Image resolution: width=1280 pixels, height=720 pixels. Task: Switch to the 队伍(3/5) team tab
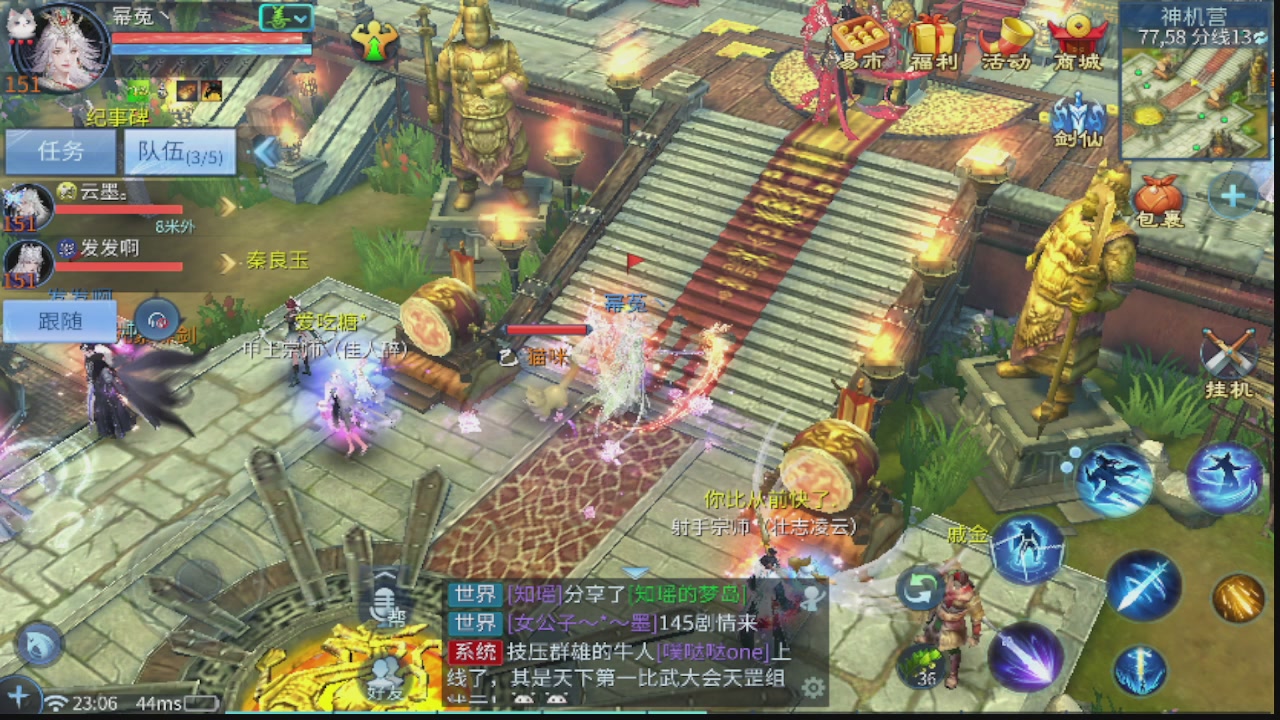(x=178, y=152)
